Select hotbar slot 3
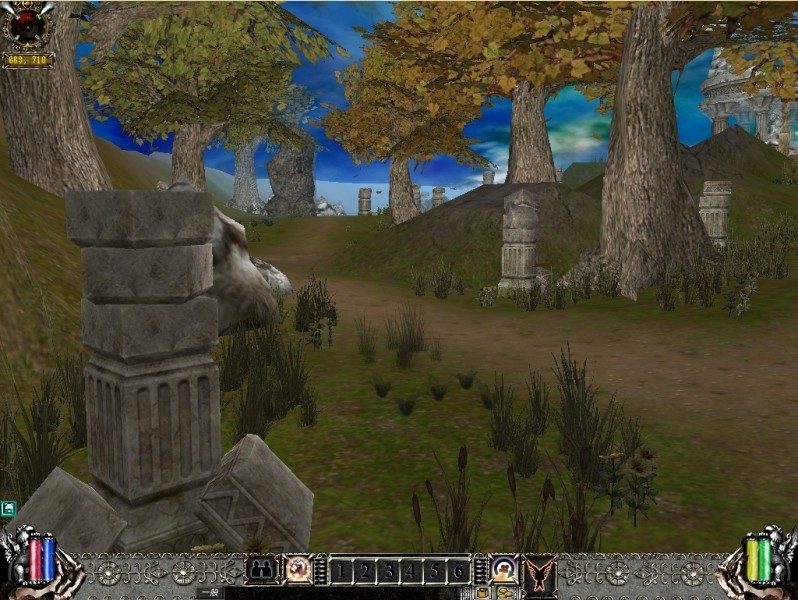The image size is (798, 600). tap(388, 571)
